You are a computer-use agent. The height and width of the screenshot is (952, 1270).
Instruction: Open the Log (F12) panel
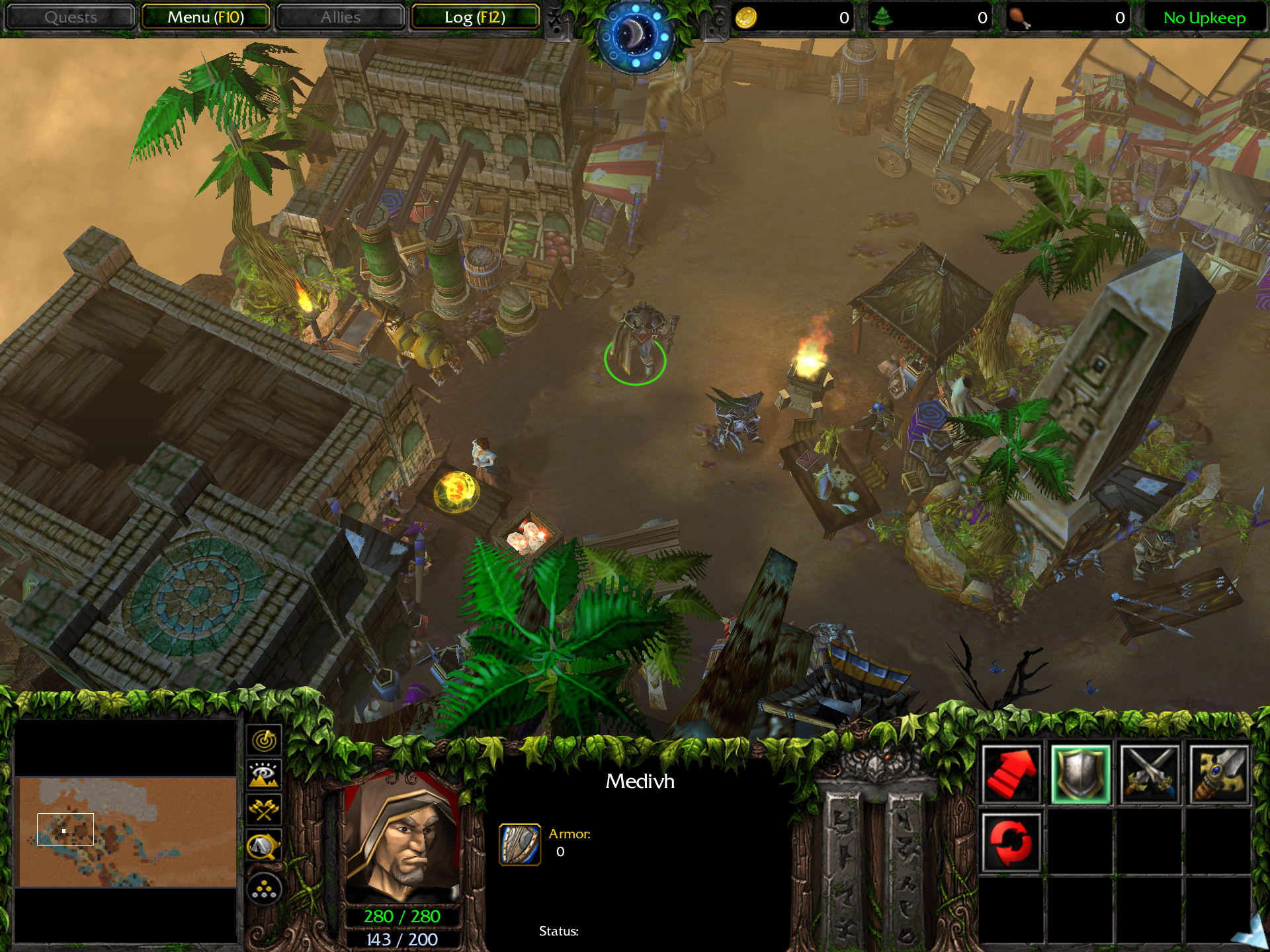(x=475, y=17)
